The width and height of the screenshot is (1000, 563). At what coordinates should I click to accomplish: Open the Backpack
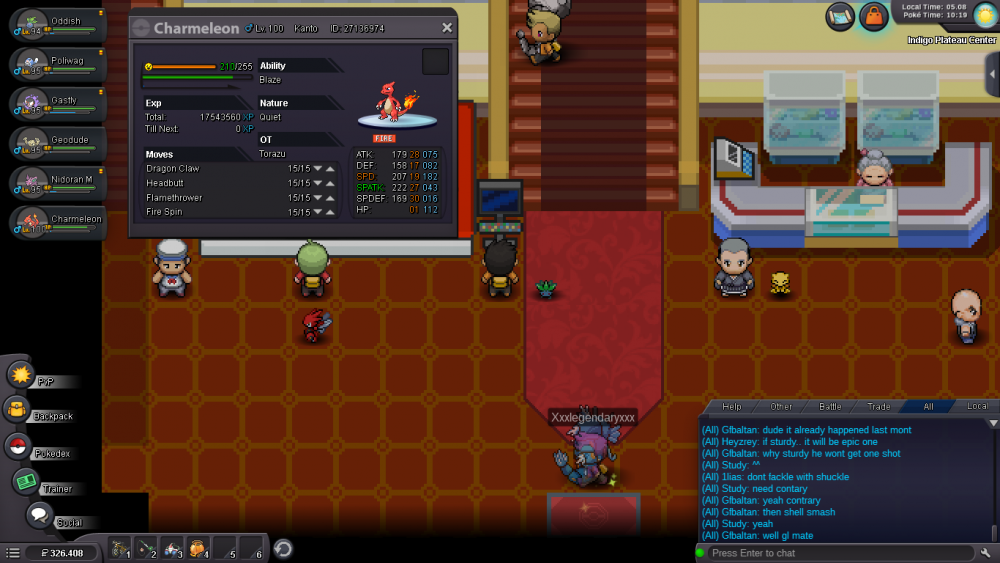(x=18, y=409)
